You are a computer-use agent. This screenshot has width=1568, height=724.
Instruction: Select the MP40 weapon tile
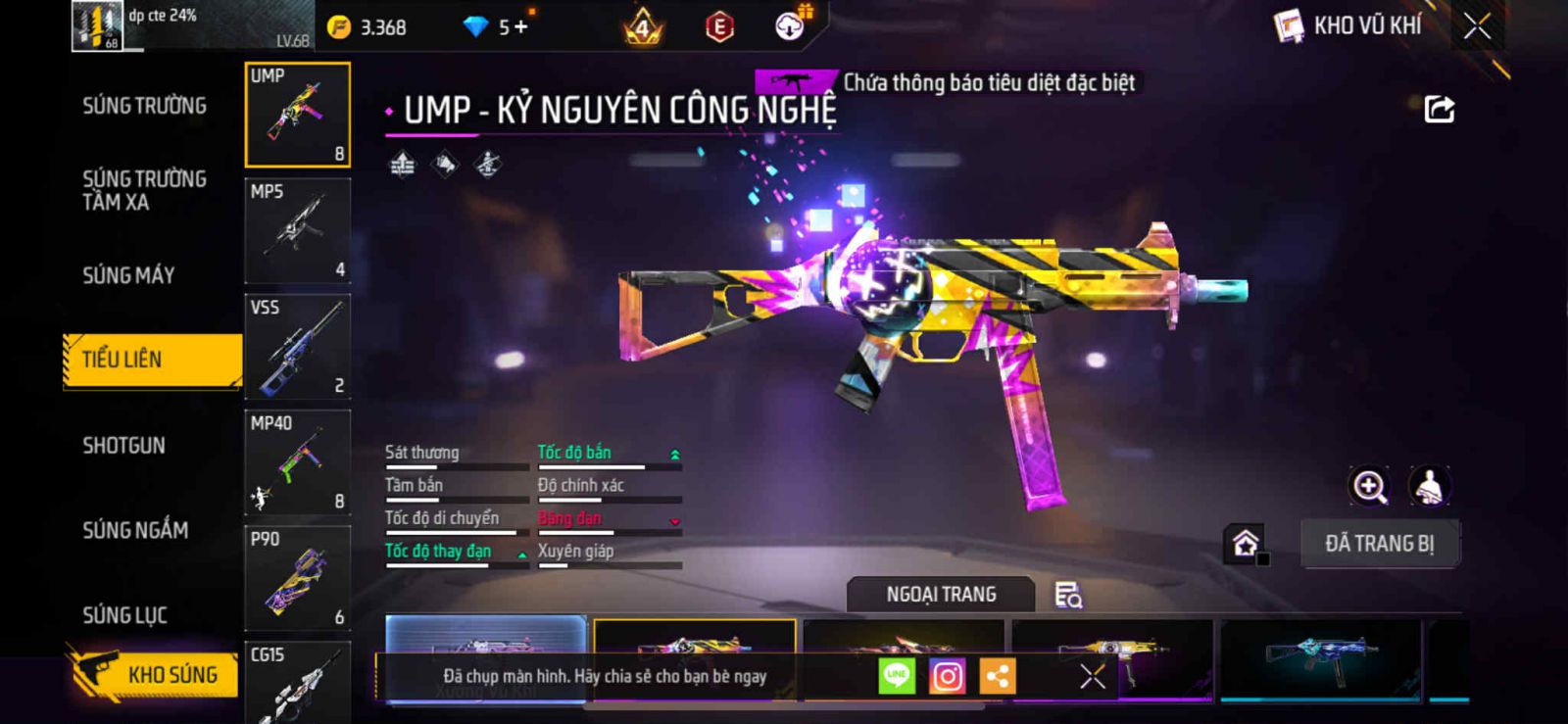pos(298,462)
